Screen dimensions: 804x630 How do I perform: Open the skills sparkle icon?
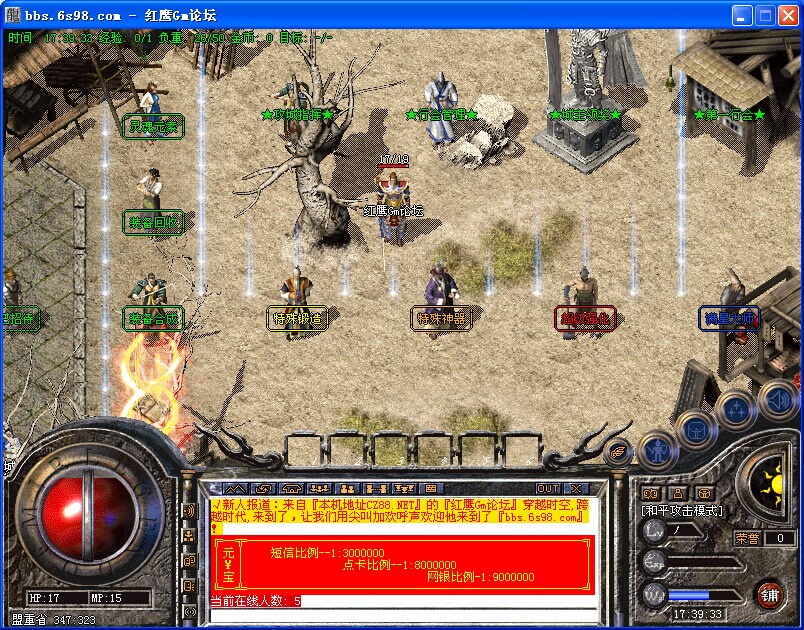pos(736,408)
